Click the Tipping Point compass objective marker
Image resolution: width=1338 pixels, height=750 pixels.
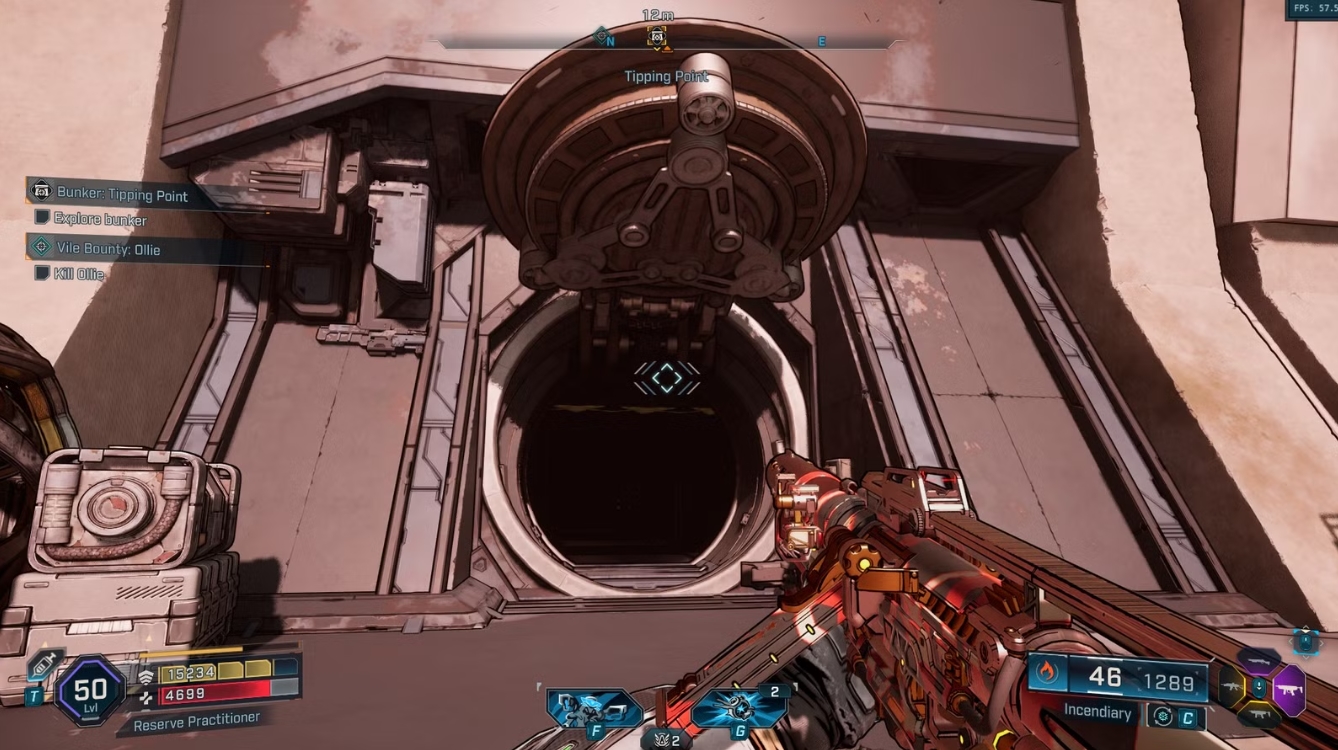(657, 37)
